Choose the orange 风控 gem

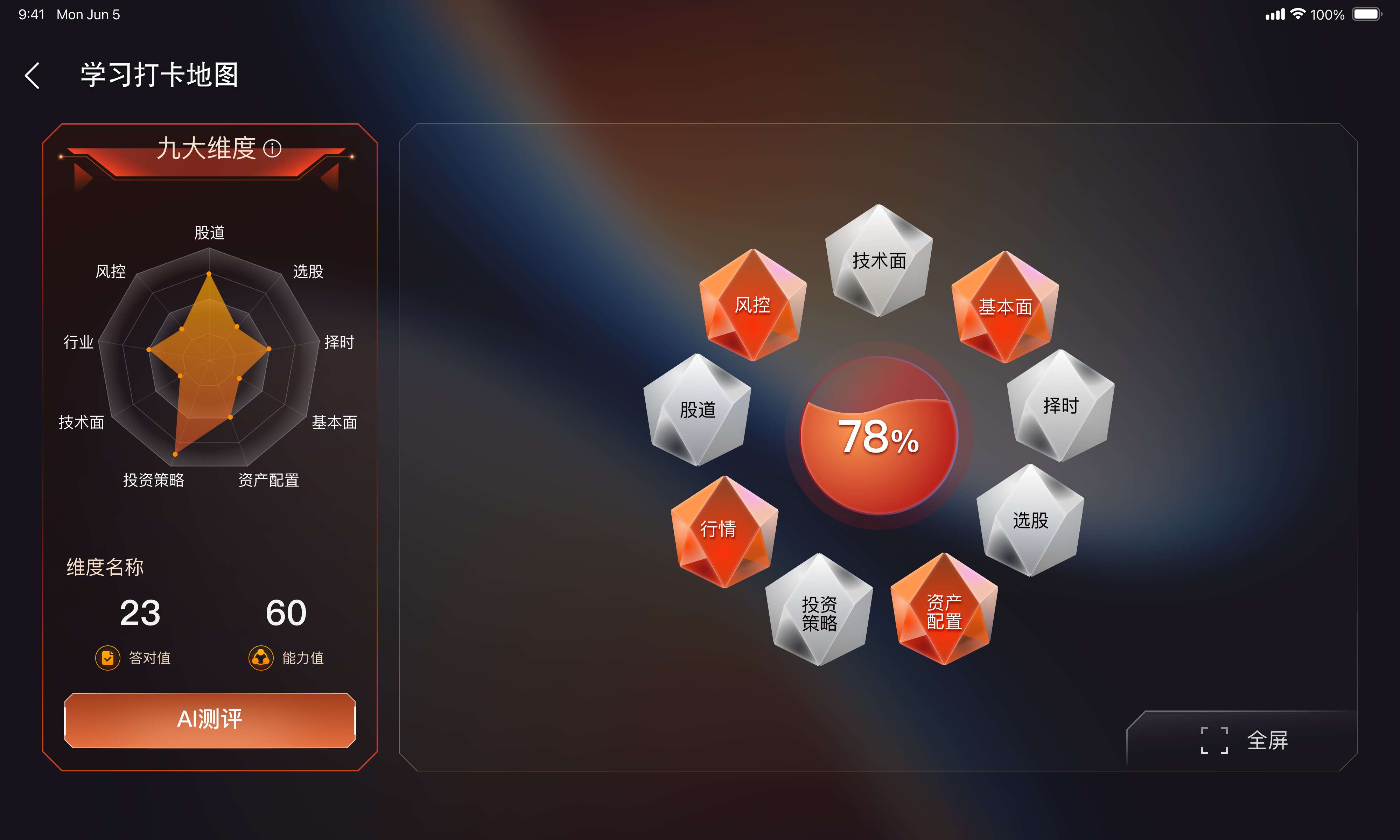click(752, 306)
